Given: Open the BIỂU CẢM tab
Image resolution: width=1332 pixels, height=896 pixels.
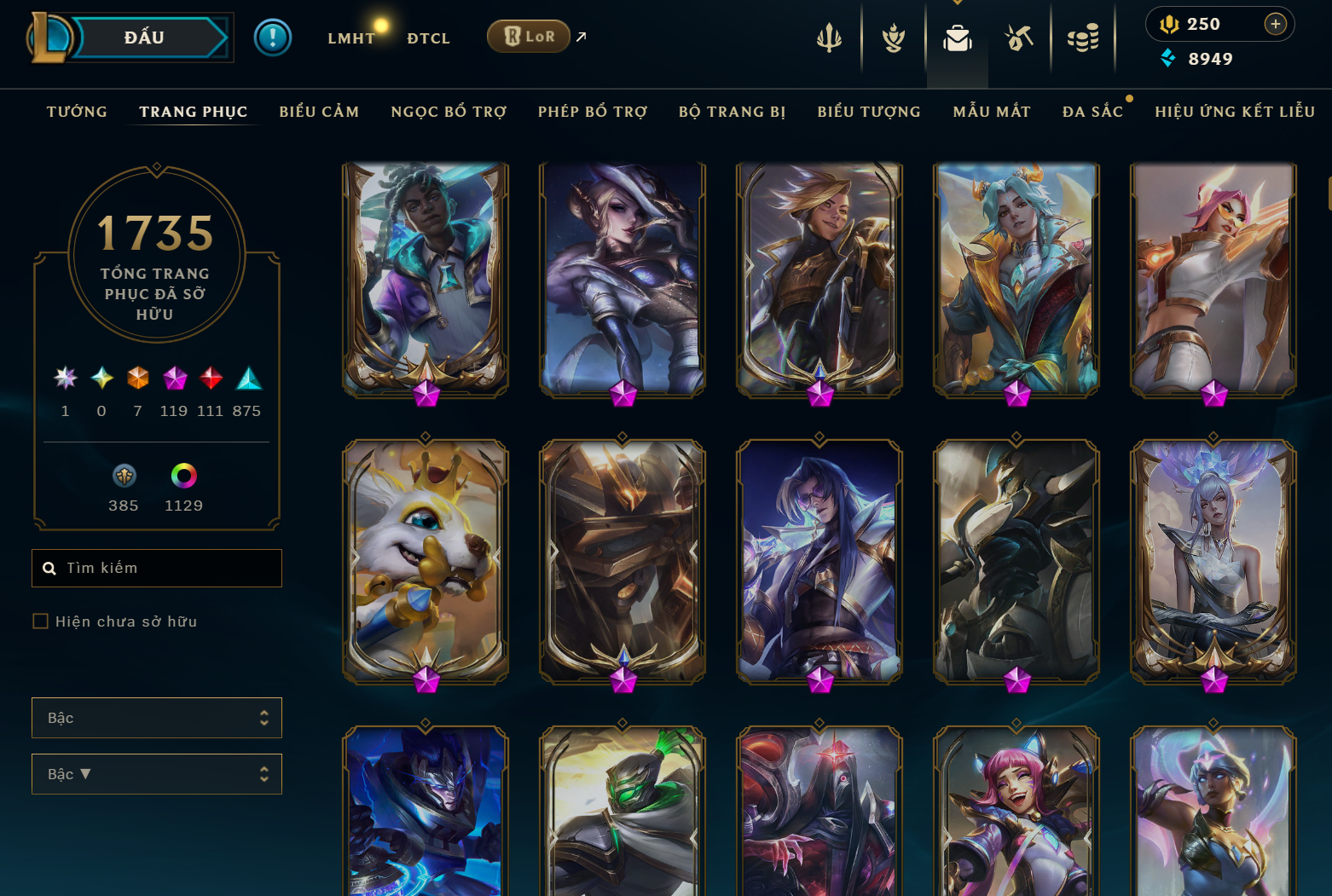Looking at the screenshot, I should [319, 112].
